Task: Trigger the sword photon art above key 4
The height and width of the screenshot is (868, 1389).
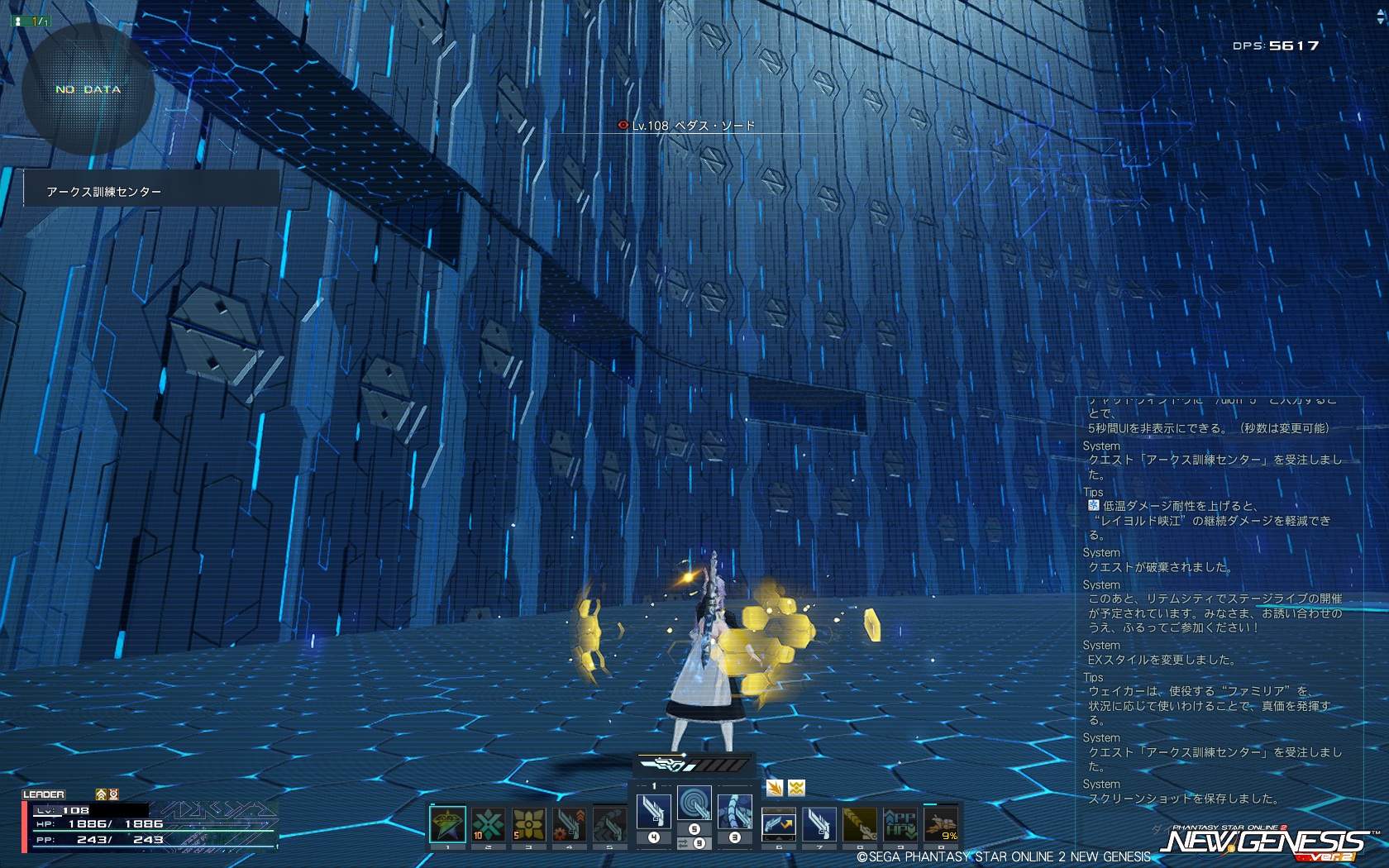Action: [654, 812]
